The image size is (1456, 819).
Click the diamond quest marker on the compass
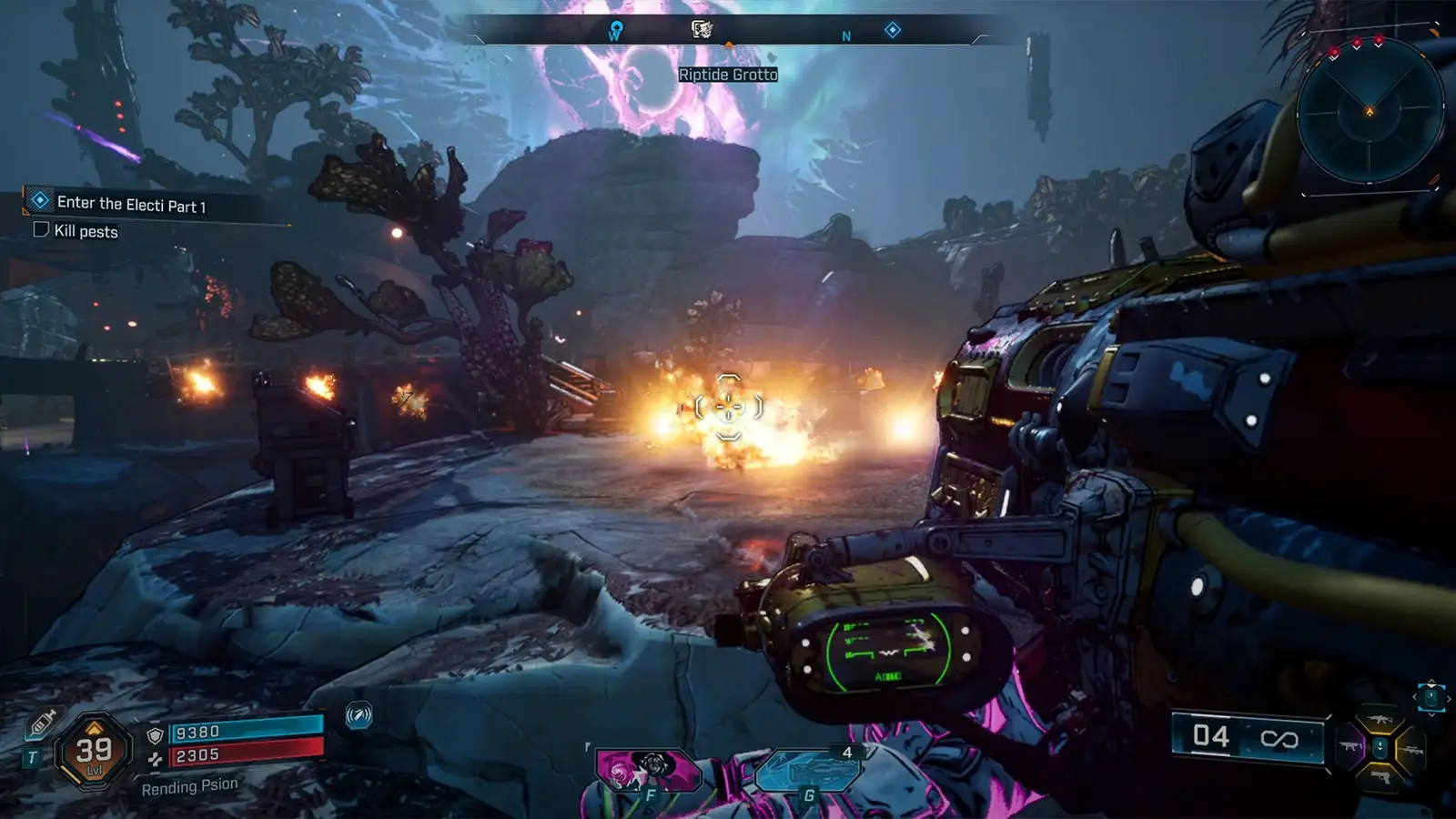coord(892,30)
